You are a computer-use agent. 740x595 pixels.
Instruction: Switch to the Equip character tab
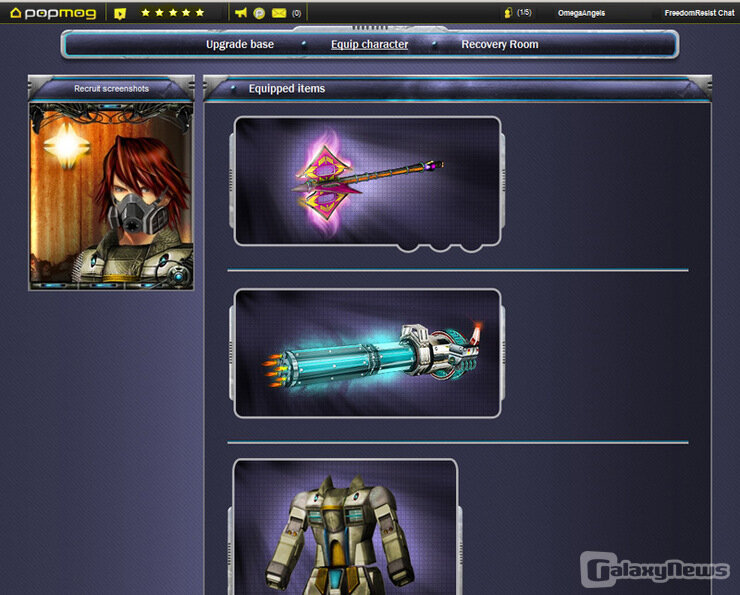tap(369, 45)
